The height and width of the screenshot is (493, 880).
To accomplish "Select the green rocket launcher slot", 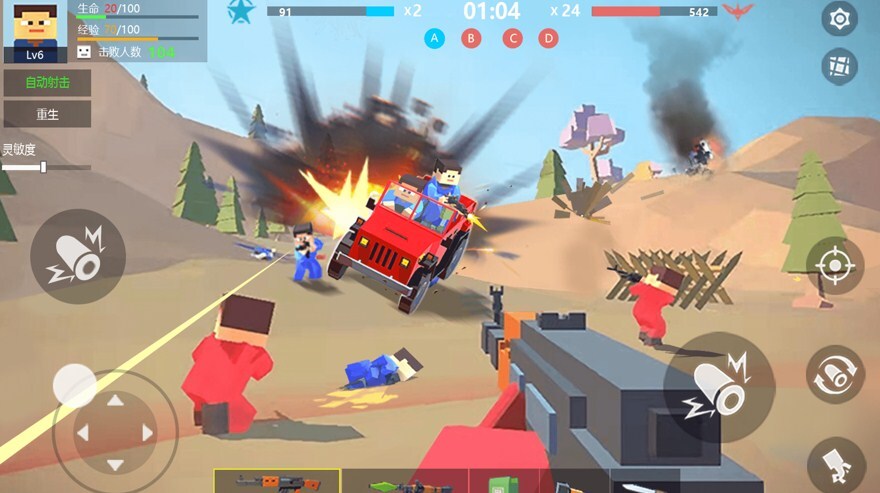I will (x=404, y=484).
